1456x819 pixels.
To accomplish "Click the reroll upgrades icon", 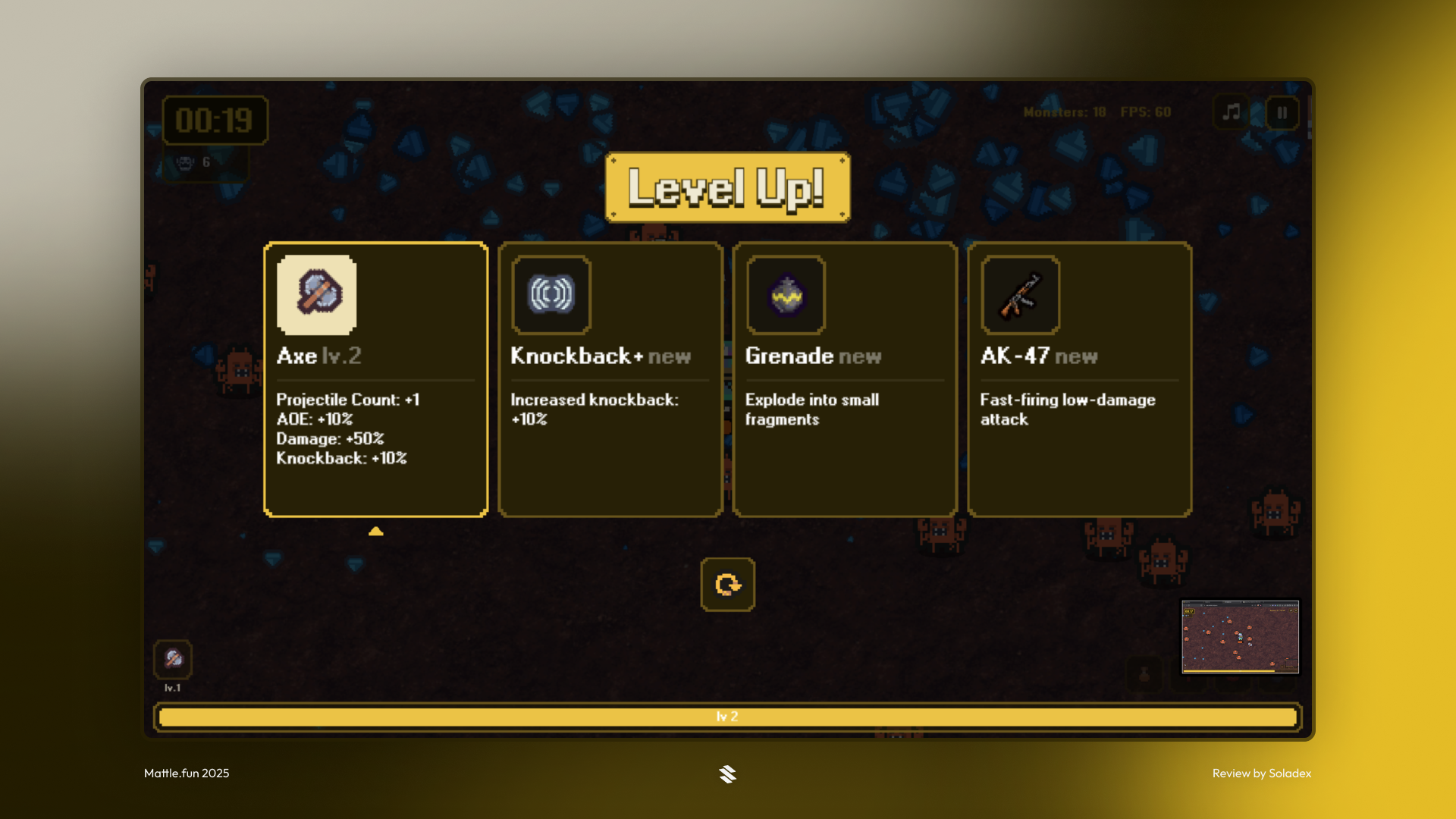I will coord(729,585).
